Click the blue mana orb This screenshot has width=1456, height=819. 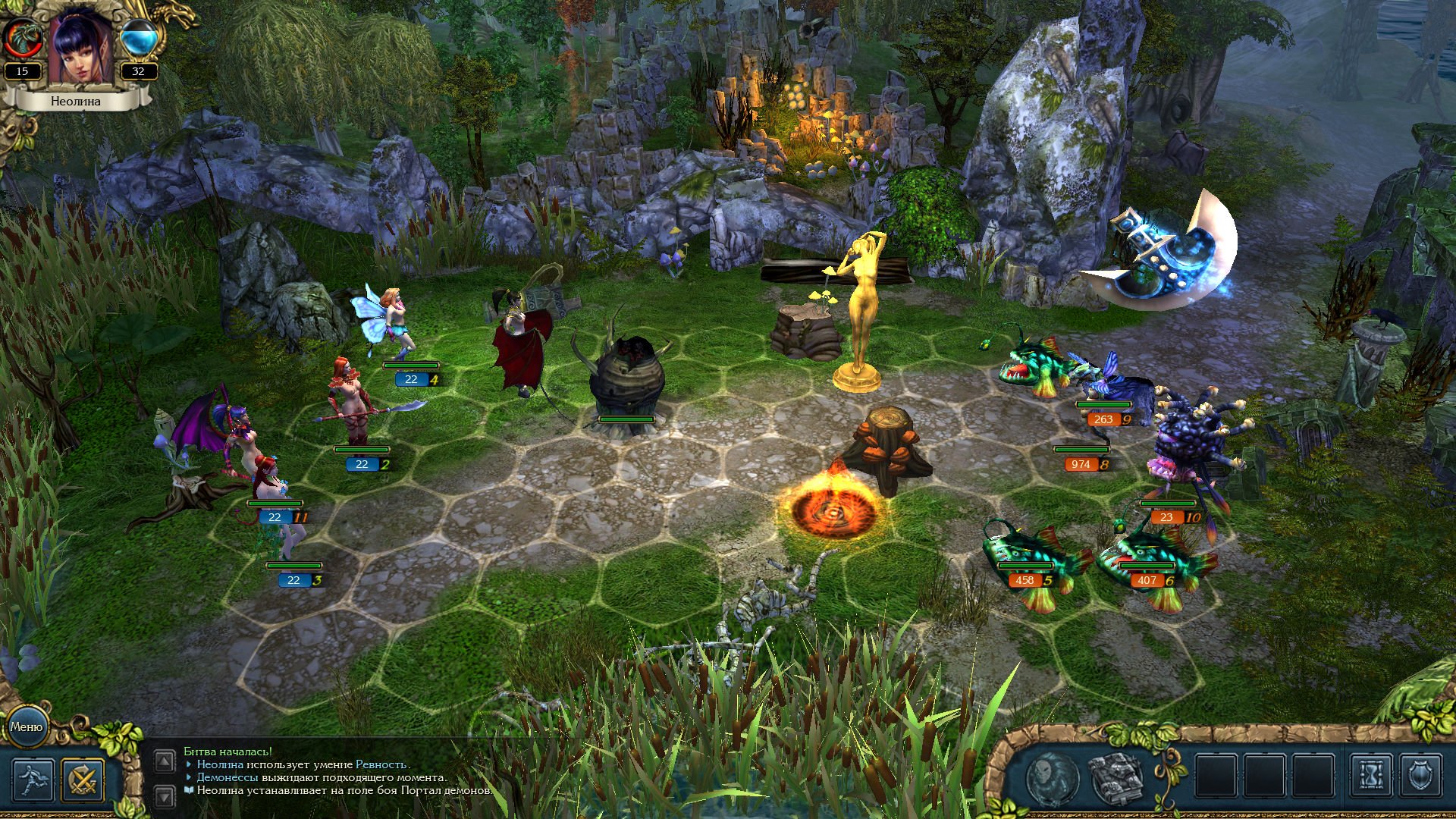(140, 38)
